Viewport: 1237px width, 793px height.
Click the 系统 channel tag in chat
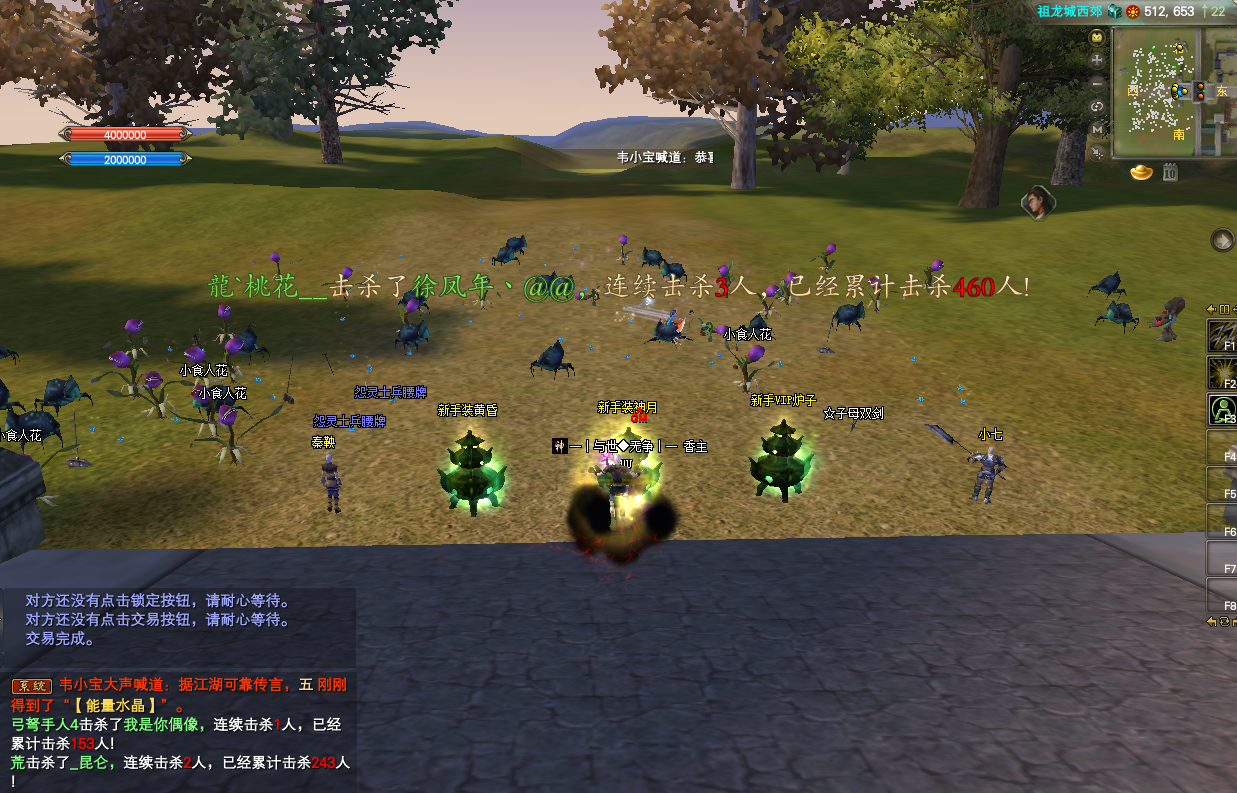(x=31, y=686)
